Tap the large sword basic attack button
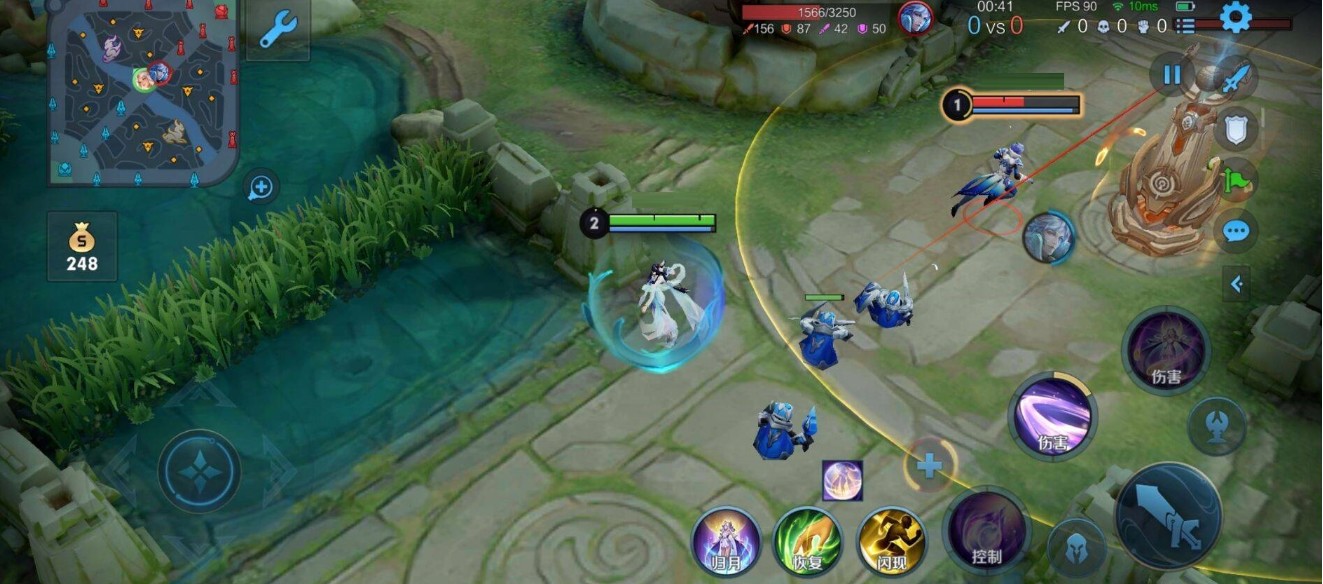Screen dimensions: 1323x584 (x=1168, y=516)
